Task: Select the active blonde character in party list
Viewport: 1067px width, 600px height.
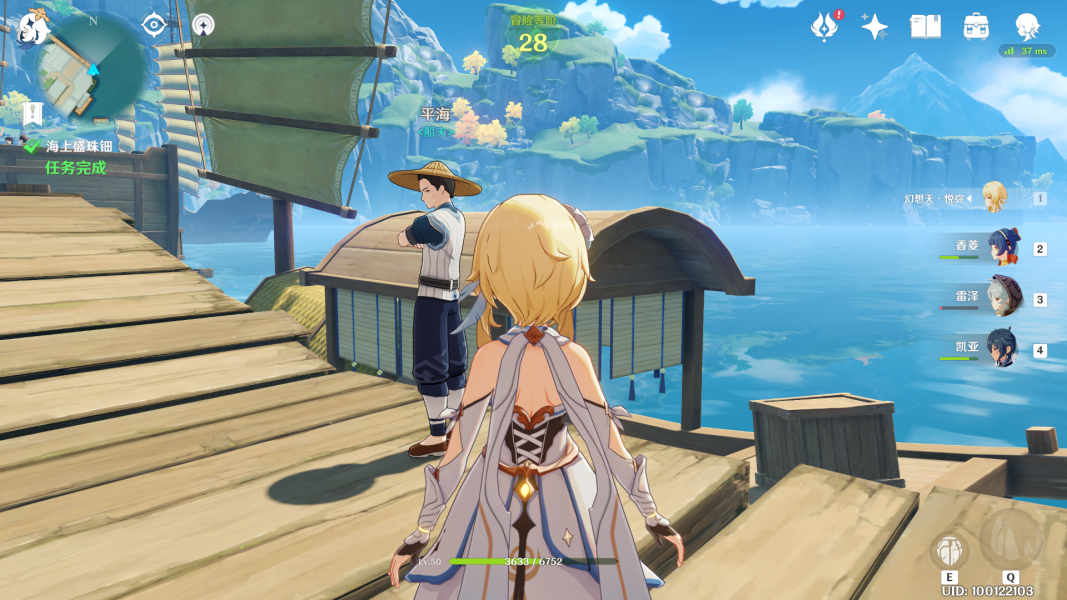Action: pyautogui.click(x=994, y=197)
